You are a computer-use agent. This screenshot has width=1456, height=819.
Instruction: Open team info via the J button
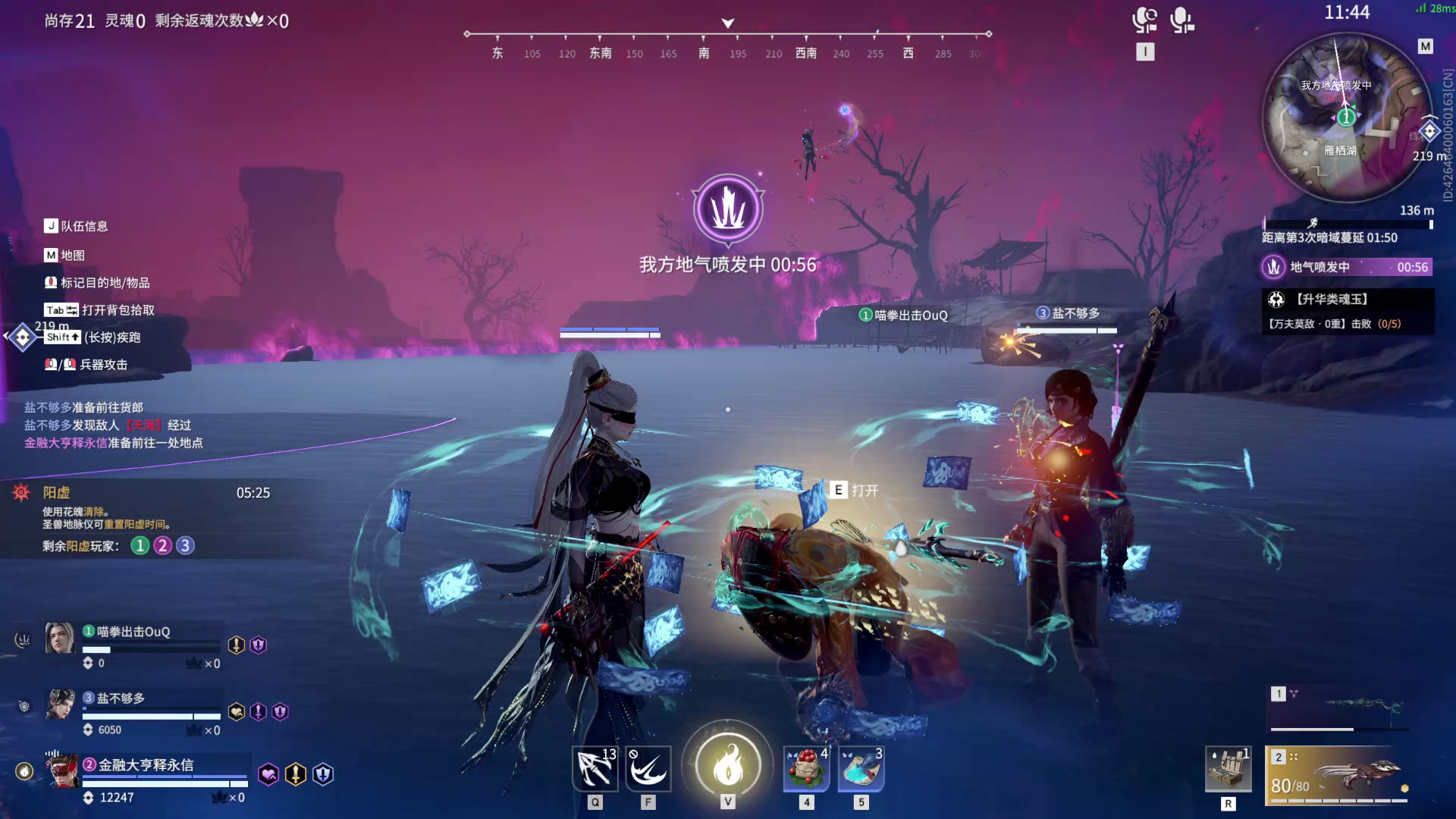click(50, 225)
